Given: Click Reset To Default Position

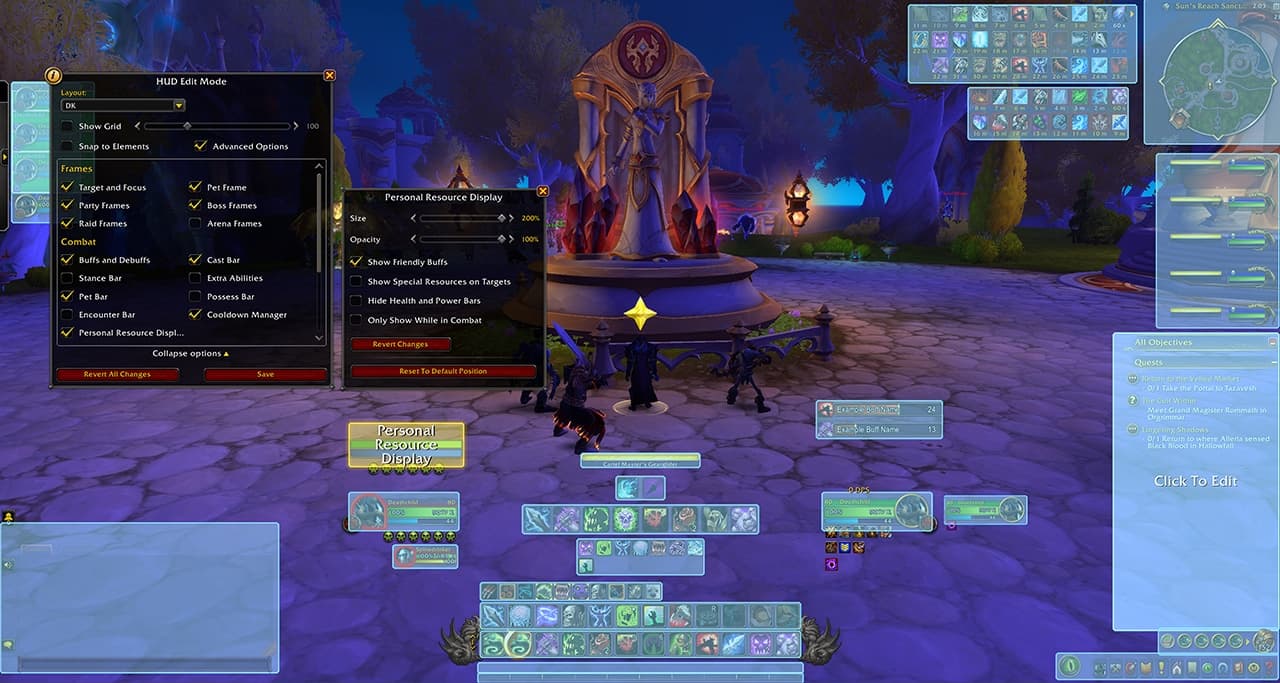Looking at the screenshot, I should pos(443,371).
